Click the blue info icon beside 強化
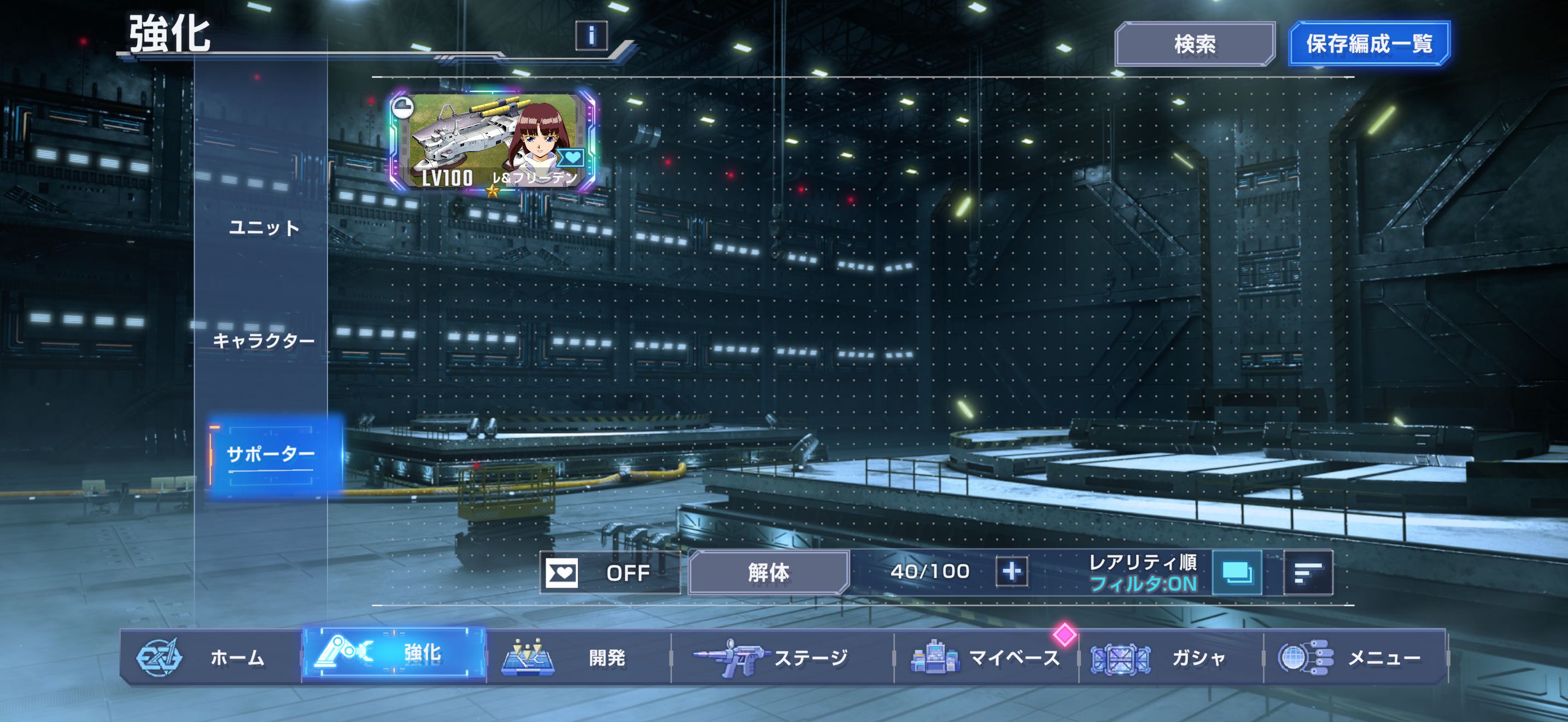 point(591,36)
